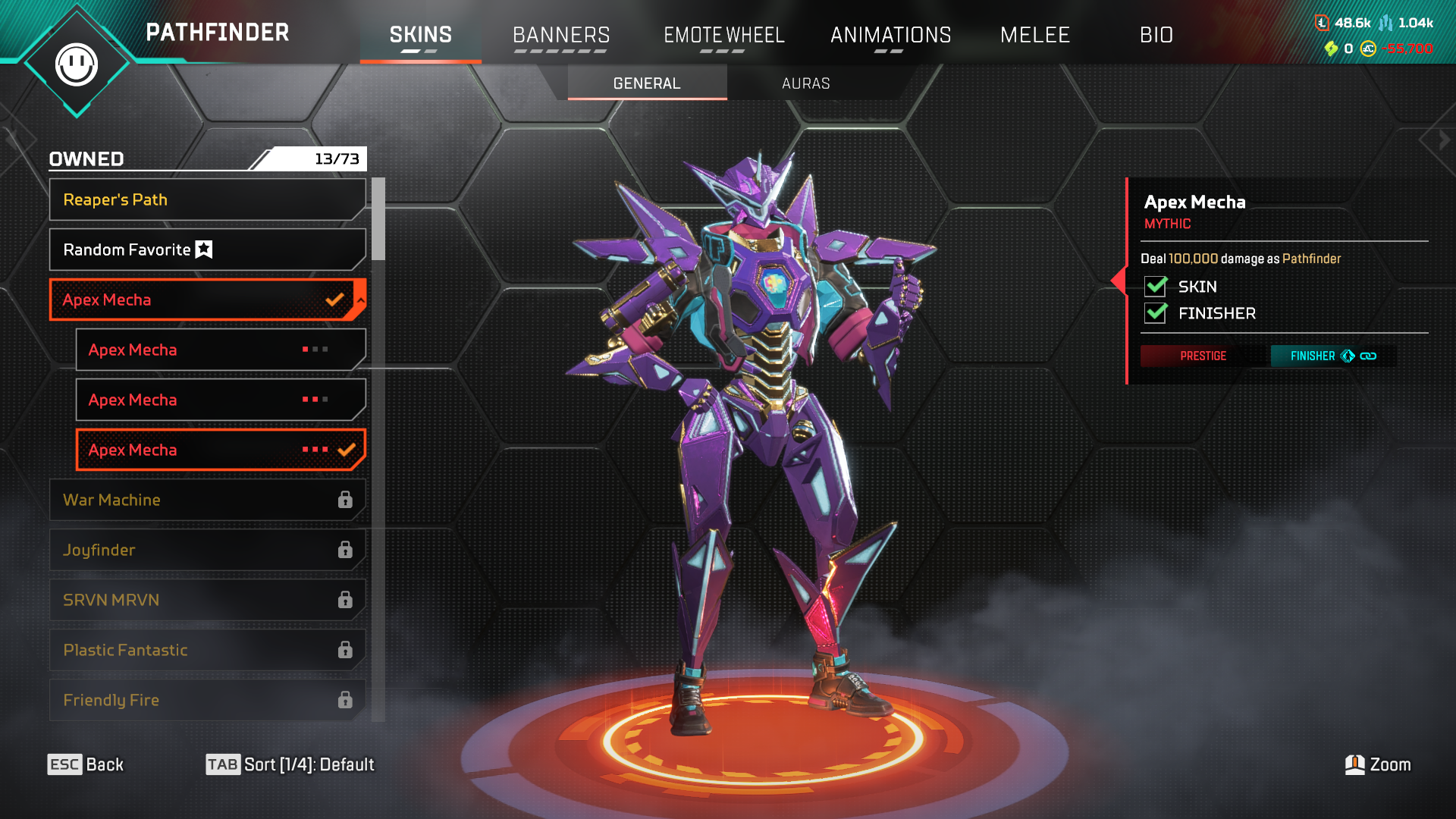This screenshot has height=819, width=1456.
Task: Click the Finisher button in details panel
Action: click(1332, 356)
